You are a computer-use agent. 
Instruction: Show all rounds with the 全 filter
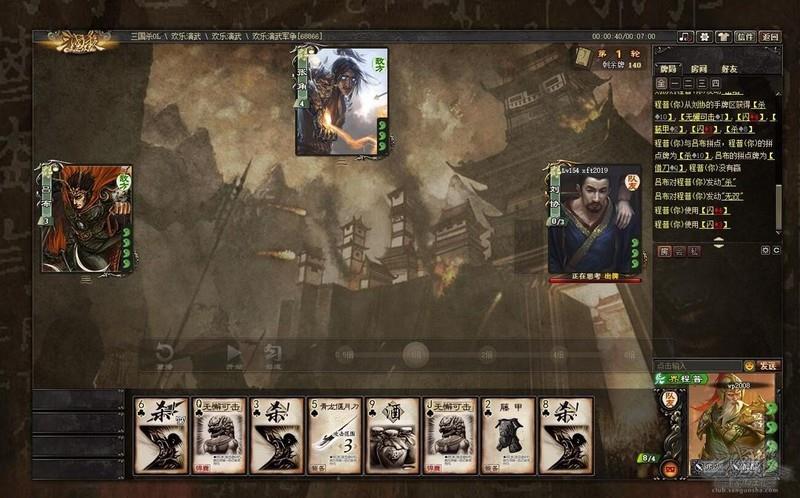click(662, 83)
